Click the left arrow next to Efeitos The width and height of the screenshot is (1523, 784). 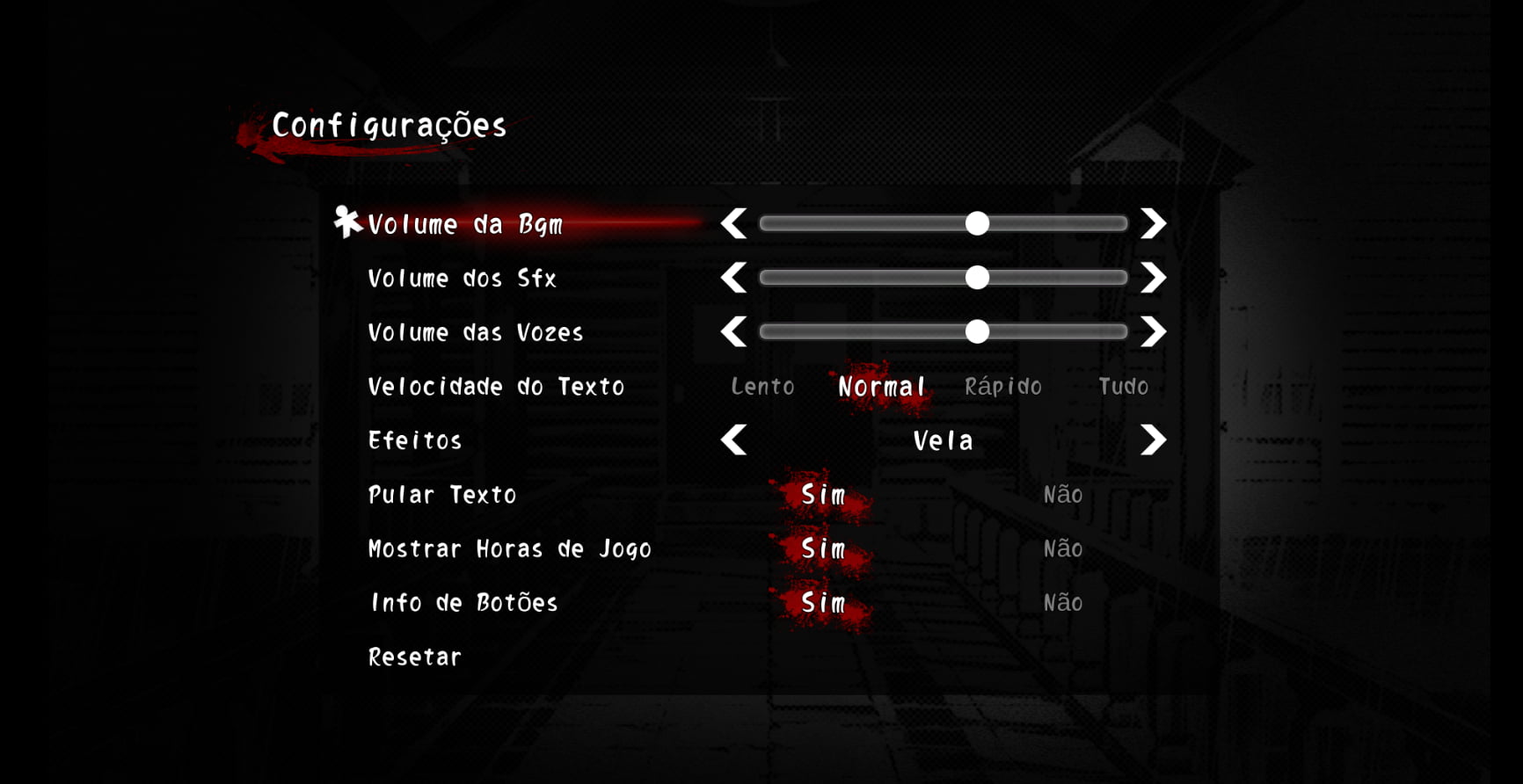[735, 440]
